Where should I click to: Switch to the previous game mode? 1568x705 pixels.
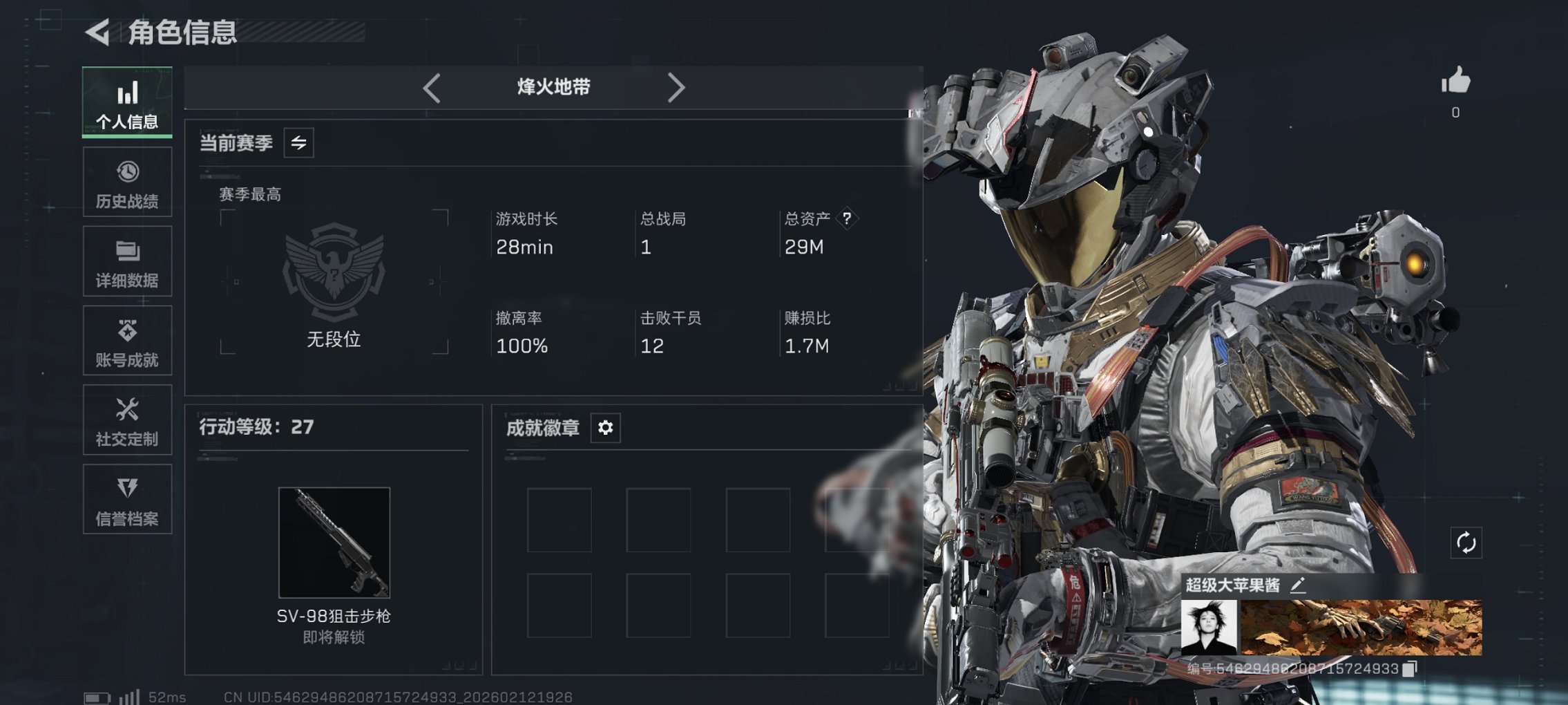click(432, 87)
